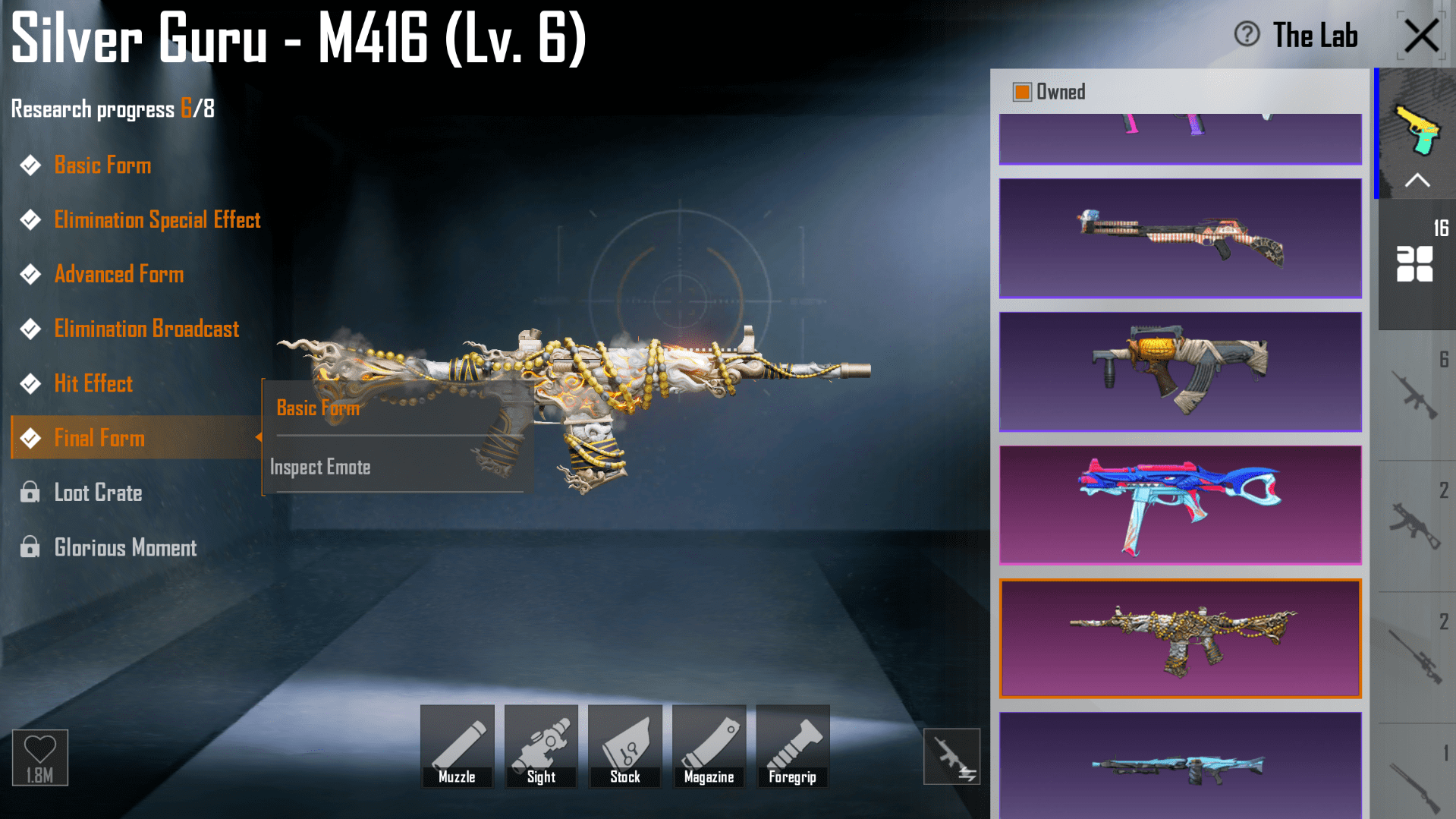Click the weapon display mode icon
The image size is (1456, 819).
pyautogui.click(x=951, y=756)
